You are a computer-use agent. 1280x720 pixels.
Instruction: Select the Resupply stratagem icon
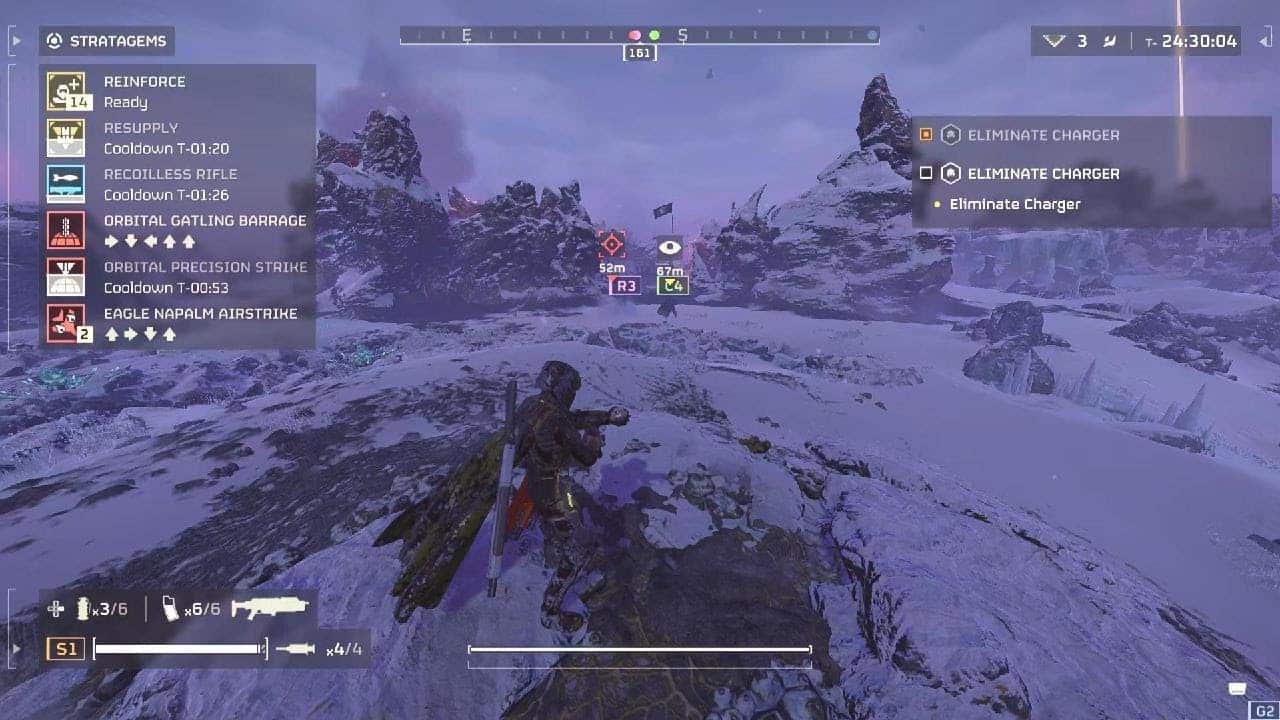coord(66,137)
